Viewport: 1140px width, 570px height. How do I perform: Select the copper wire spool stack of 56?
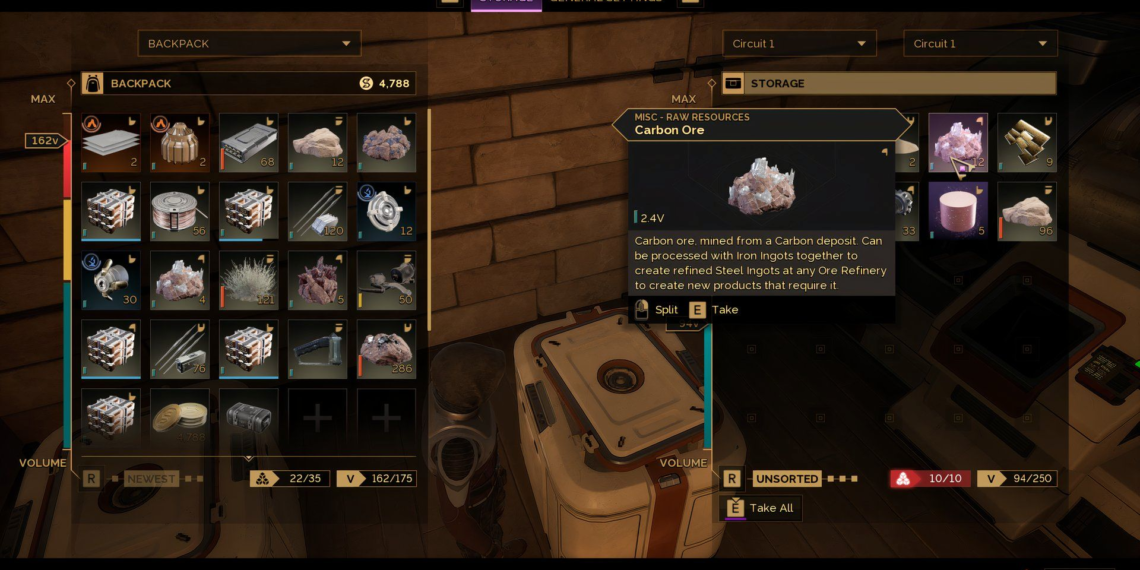(x=180, y=211)
